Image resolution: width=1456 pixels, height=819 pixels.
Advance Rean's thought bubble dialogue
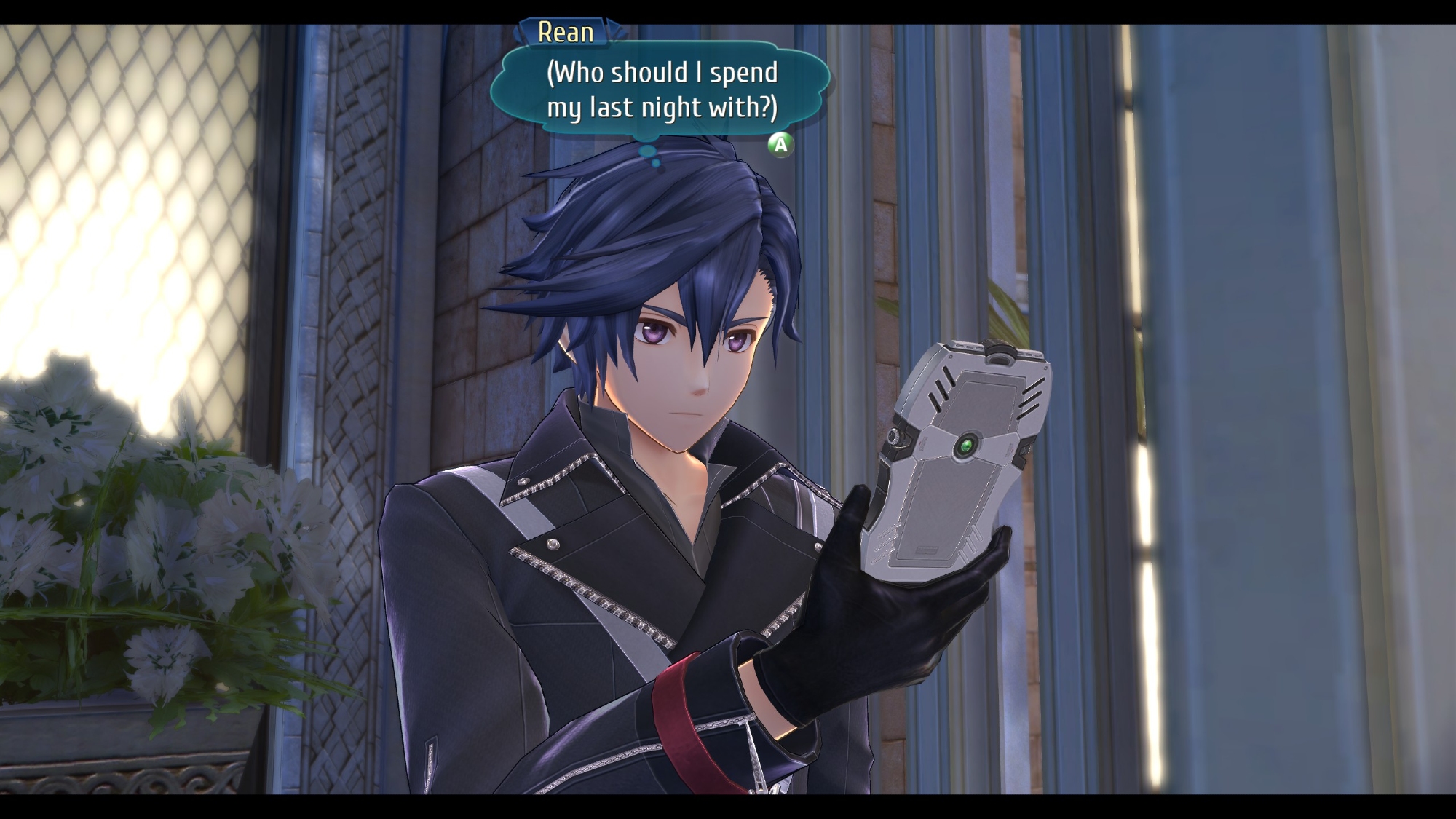780,145
